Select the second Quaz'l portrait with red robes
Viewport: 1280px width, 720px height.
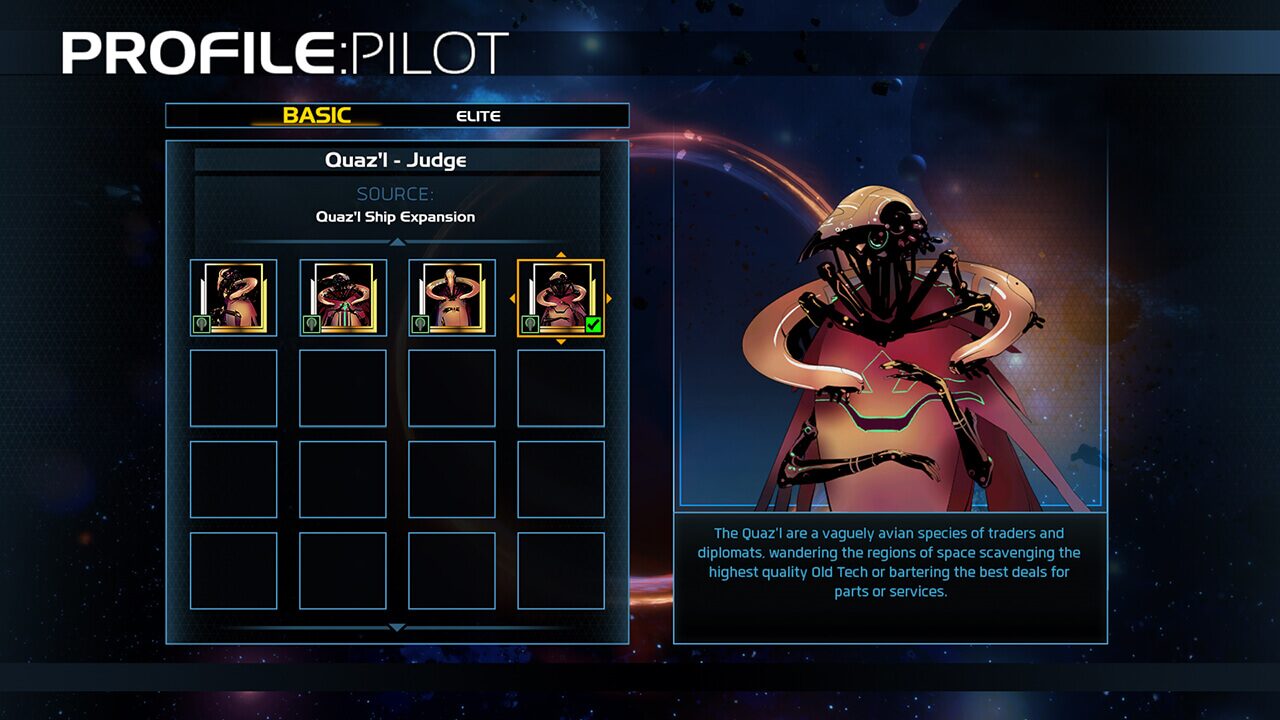pyautogui.click(x=343, y=296)
